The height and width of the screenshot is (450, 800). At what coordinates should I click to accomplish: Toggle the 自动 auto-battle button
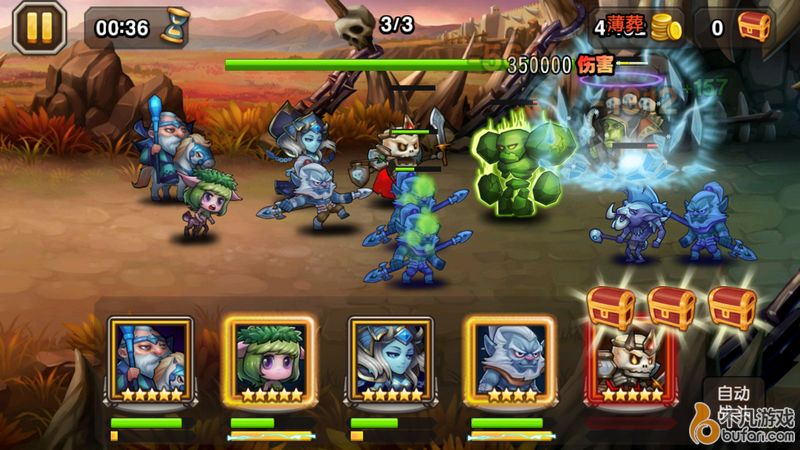click(x=733, y=393)
